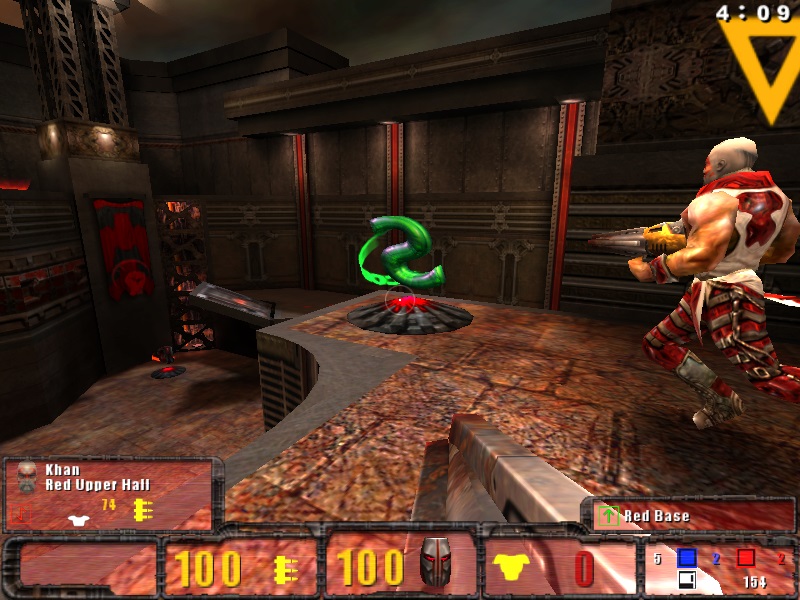800x600 pixels.
Task: Click the Khan teammate face icon
Action: [27, 475]
